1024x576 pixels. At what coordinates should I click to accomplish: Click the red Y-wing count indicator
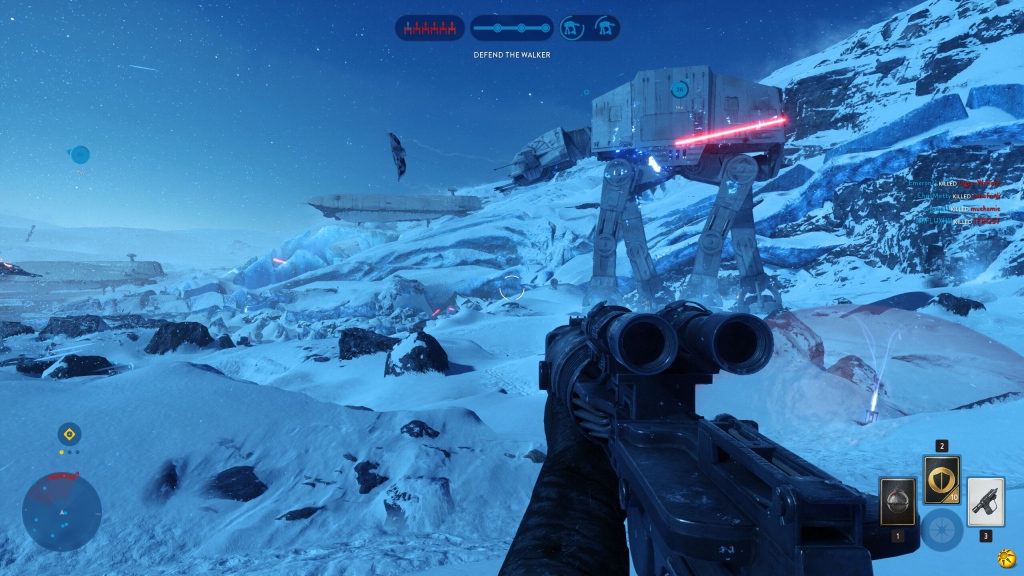pos(429,28)
